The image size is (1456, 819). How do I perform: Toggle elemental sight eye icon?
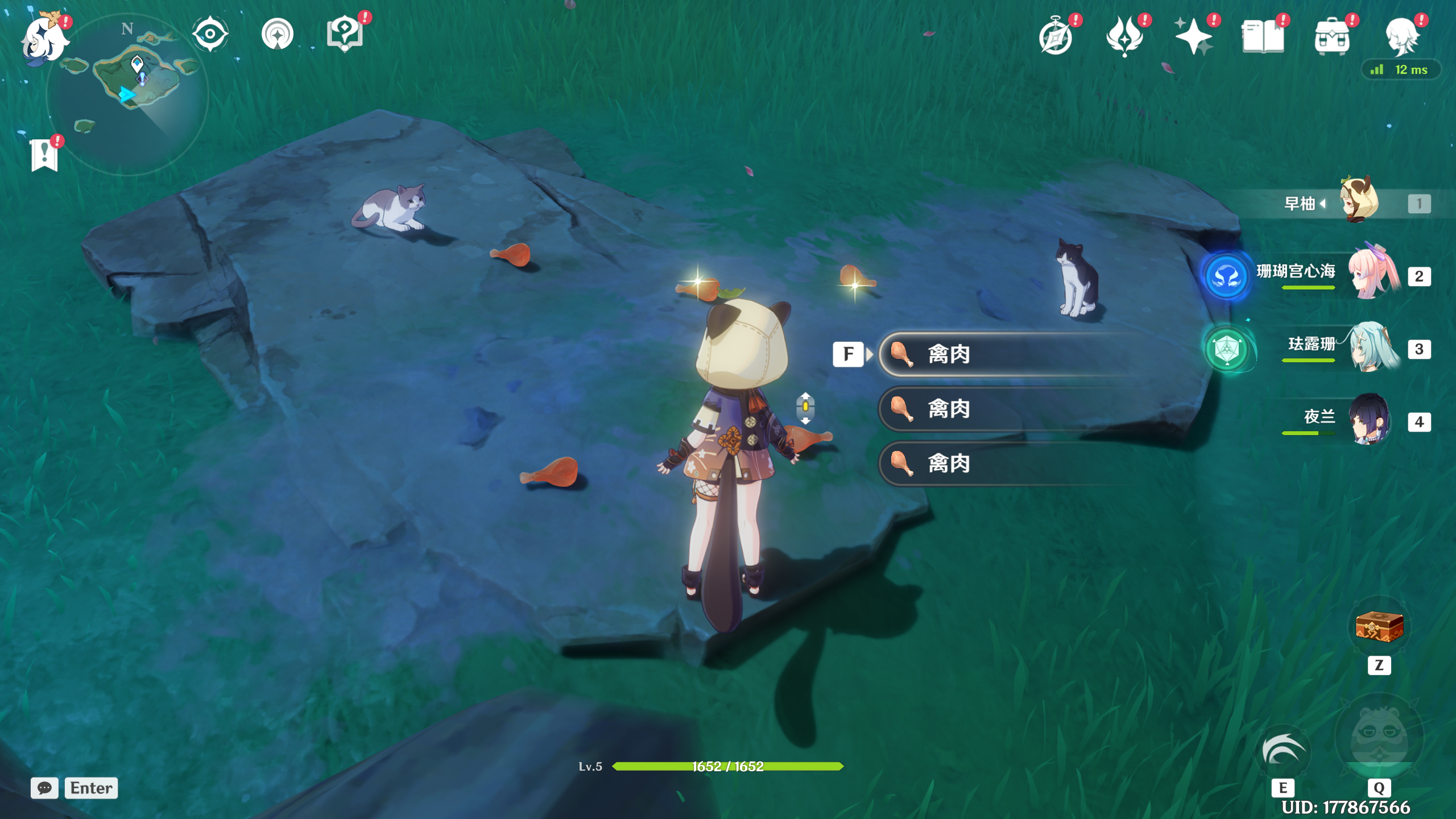click(210, 34)
